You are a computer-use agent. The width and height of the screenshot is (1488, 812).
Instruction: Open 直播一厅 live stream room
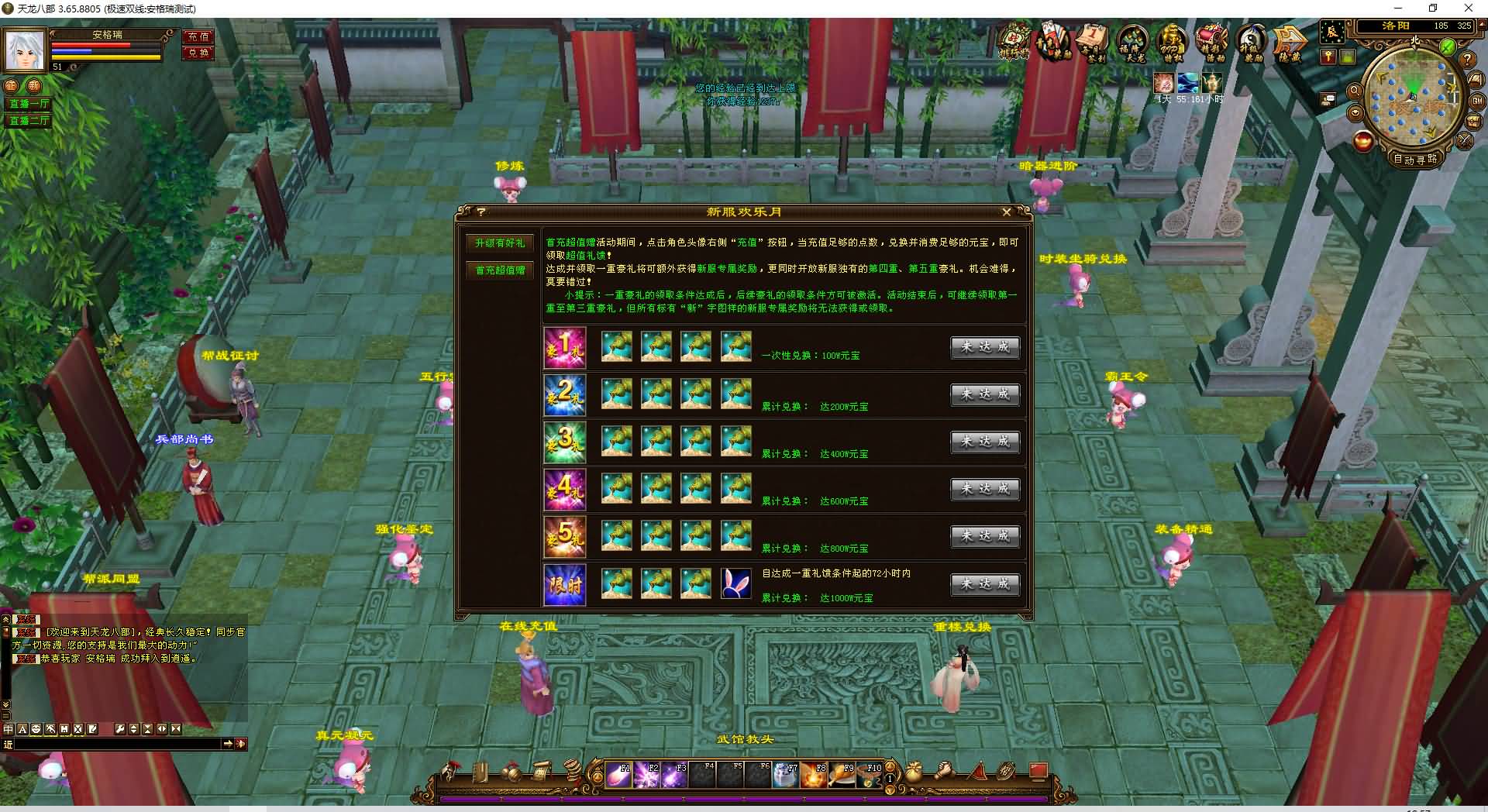point(29,104)
